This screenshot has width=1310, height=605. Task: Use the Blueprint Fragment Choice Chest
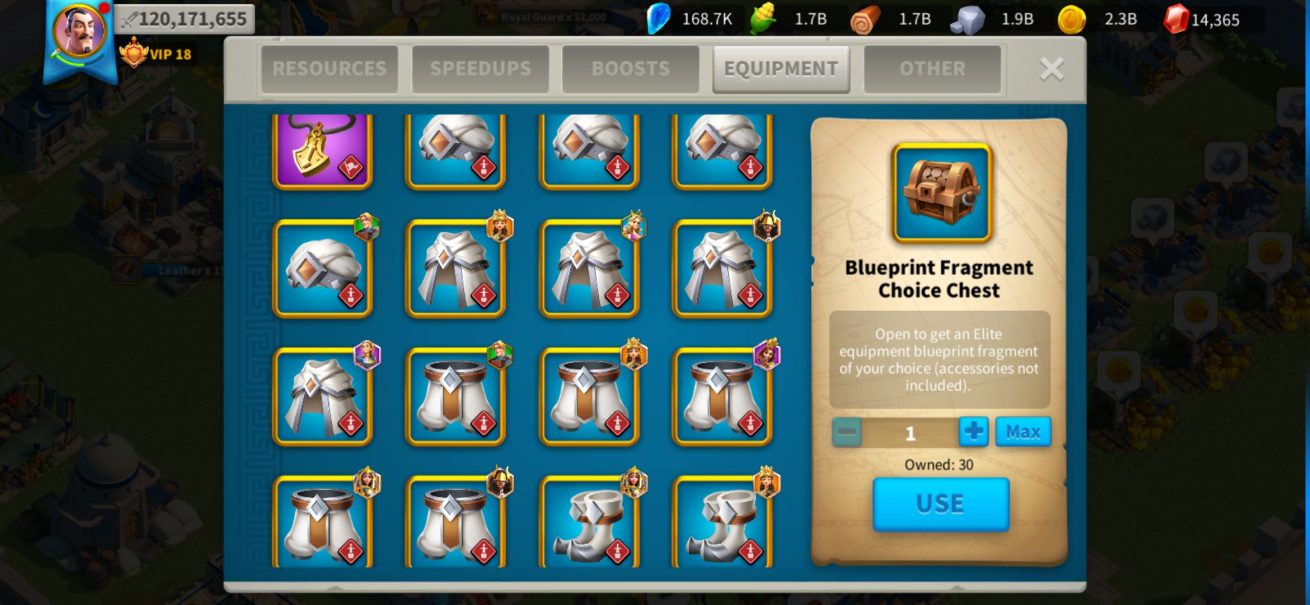(940, 503)
